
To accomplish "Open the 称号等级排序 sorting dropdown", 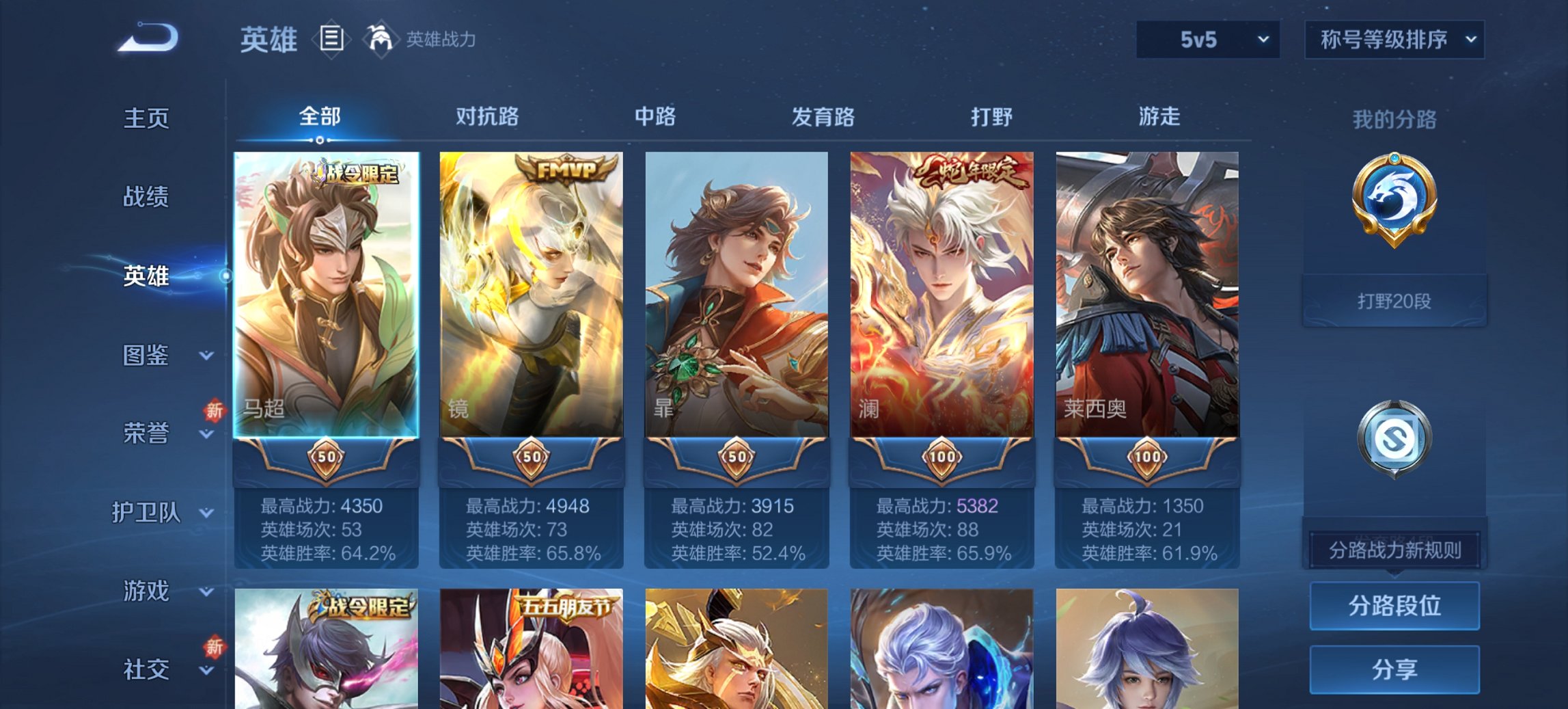I will coord(1395,40).
